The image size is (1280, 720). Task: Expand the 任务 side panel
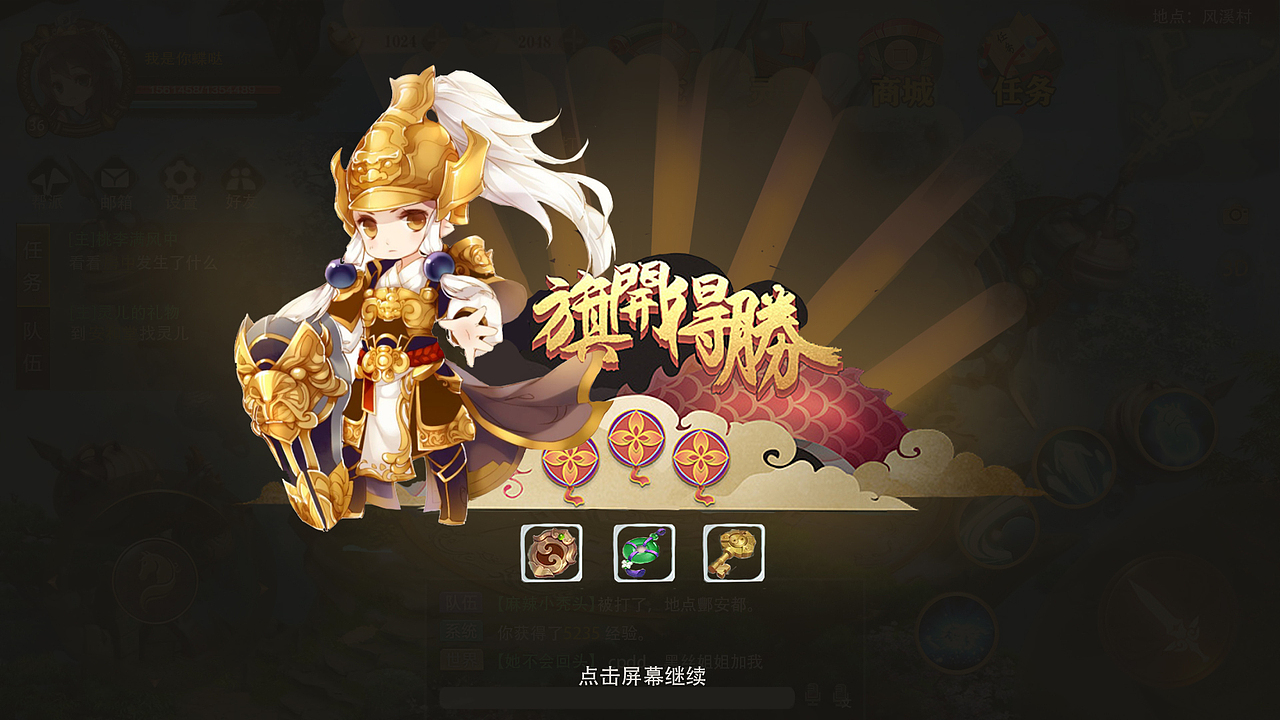pos(33,265)
